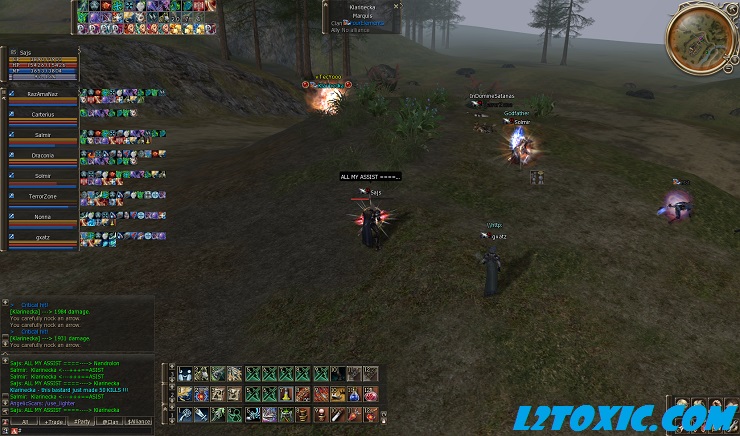Show the @Clan chat tab
The width and height of the screenshot is (740, 436).
[111, 423]
